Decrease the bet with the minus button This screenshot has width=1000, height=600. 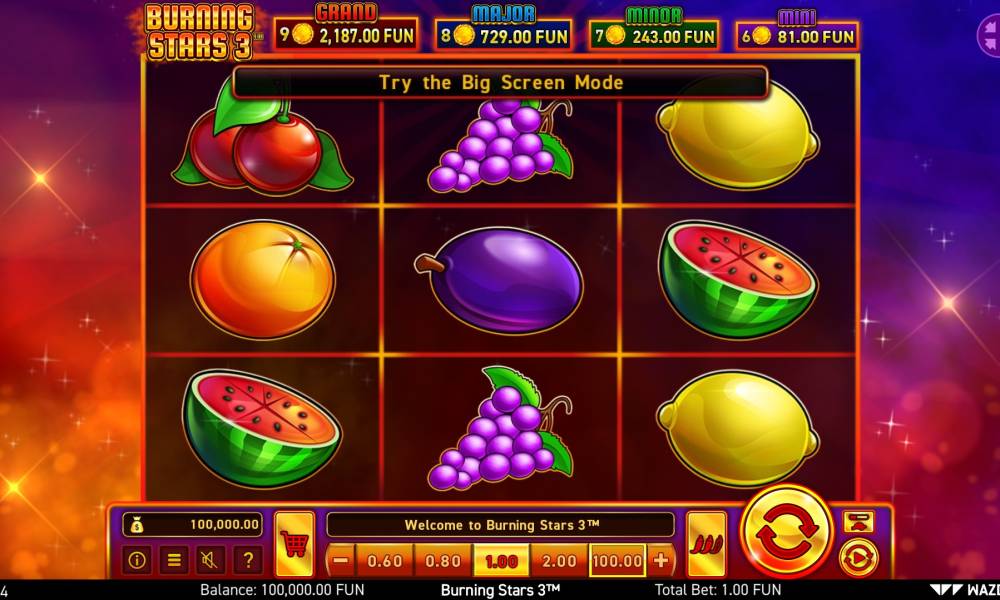(x=341, y=561)
